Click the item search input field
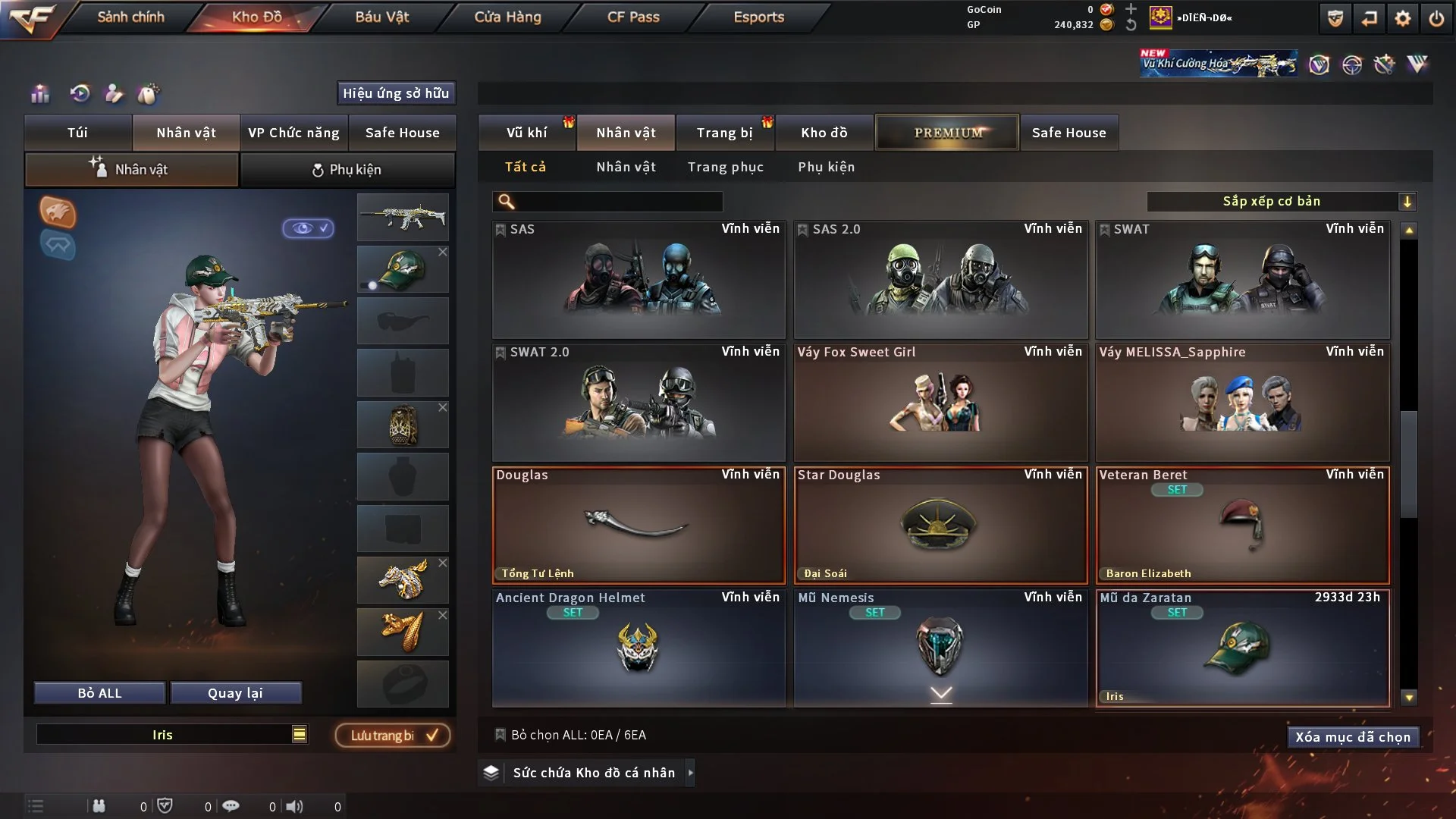The image size is (1456, 819). point(607,202)
